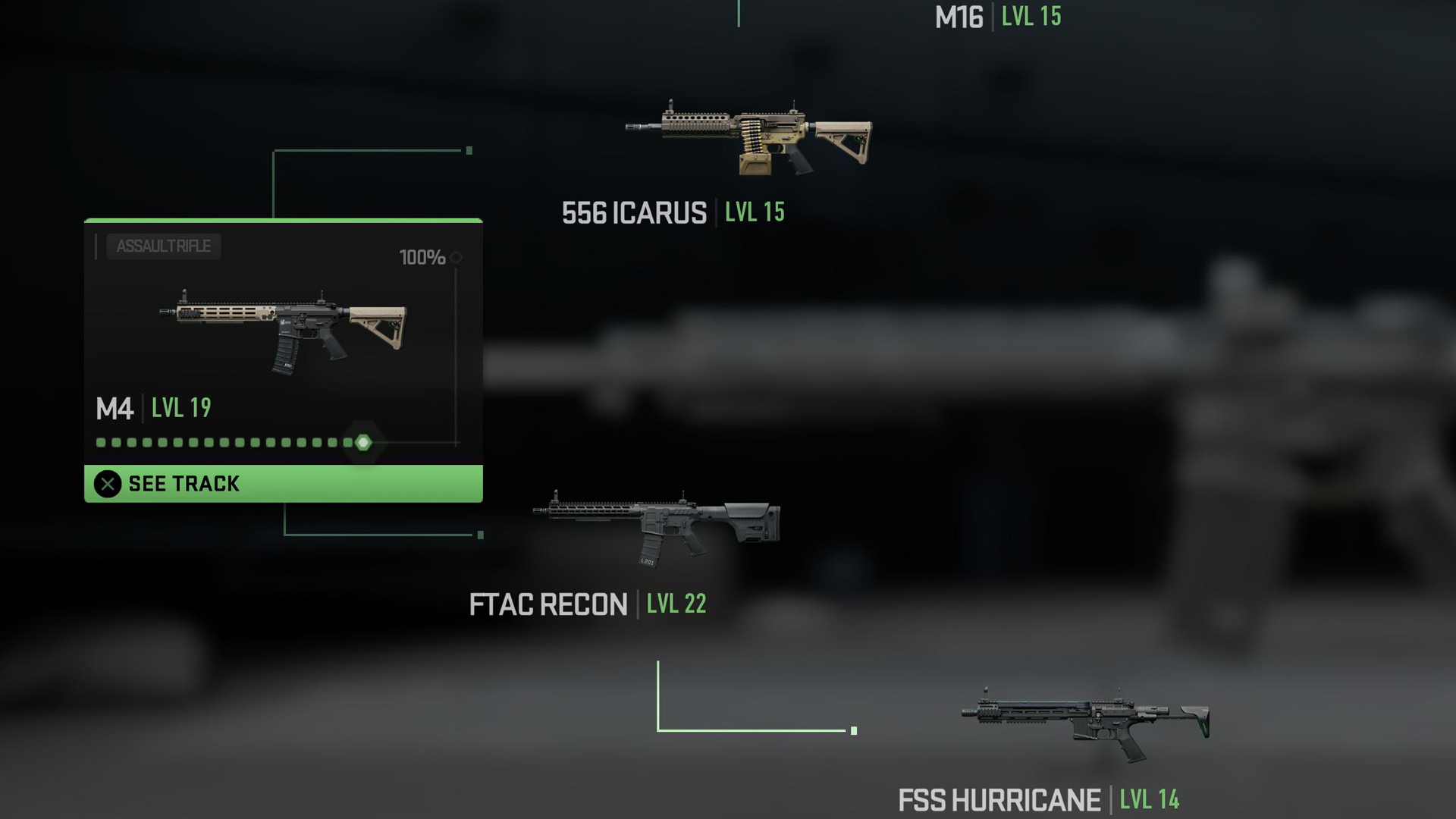Screen dimensions: 1456x819
Task: Switch to the Assault Rifle category tab
Action: [163, 246]
